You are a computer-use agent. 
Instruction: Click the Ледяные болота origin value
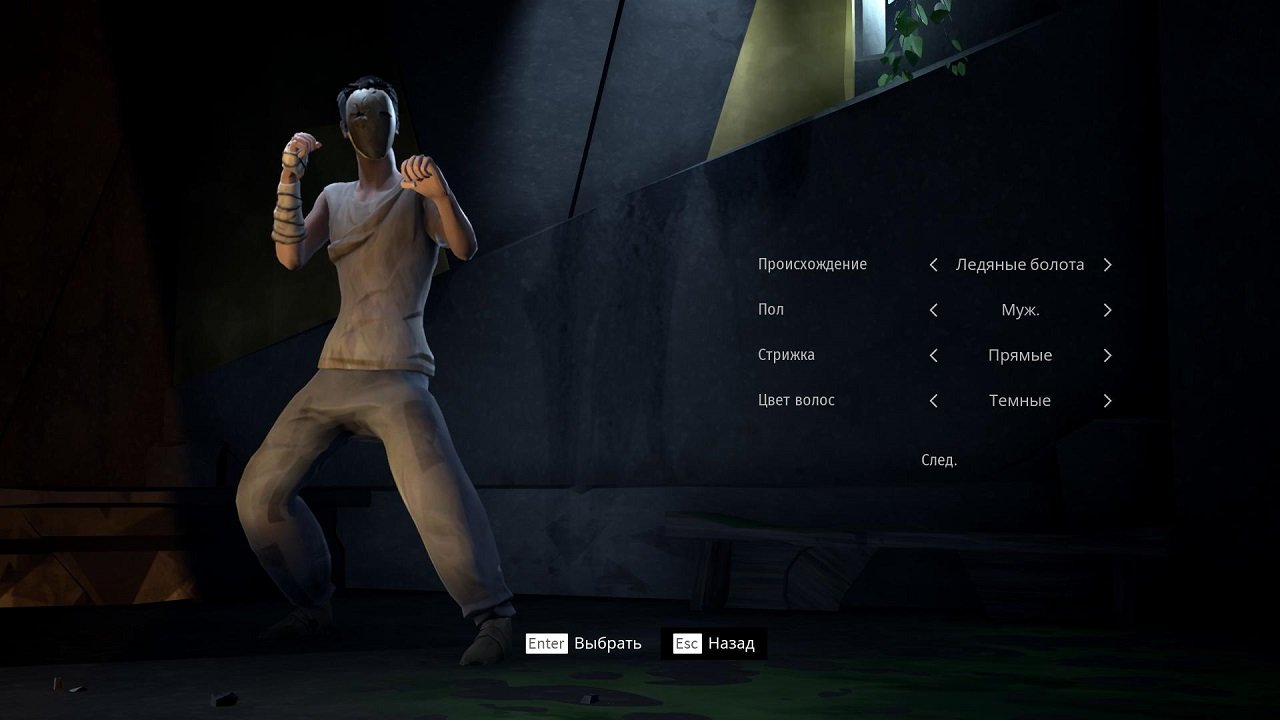click(1019, 264)
